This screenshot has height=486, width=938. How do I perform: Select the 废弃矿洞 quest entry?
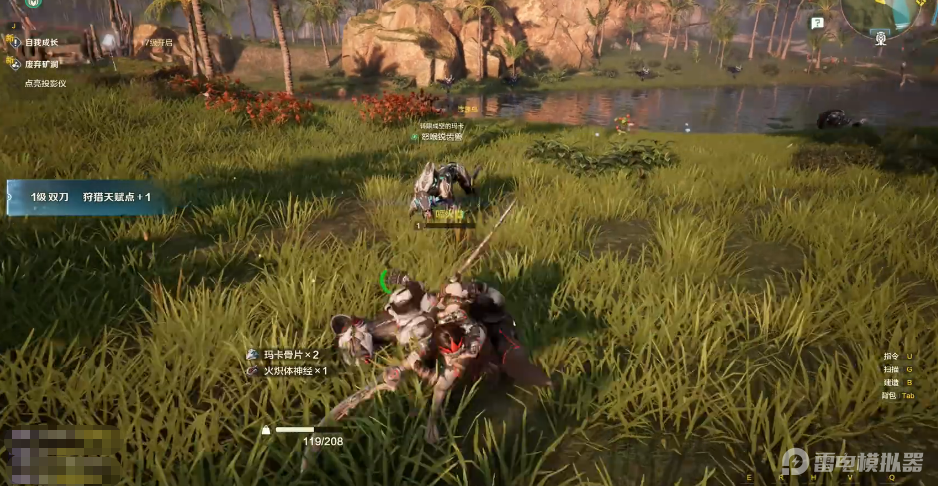[40, 63]
